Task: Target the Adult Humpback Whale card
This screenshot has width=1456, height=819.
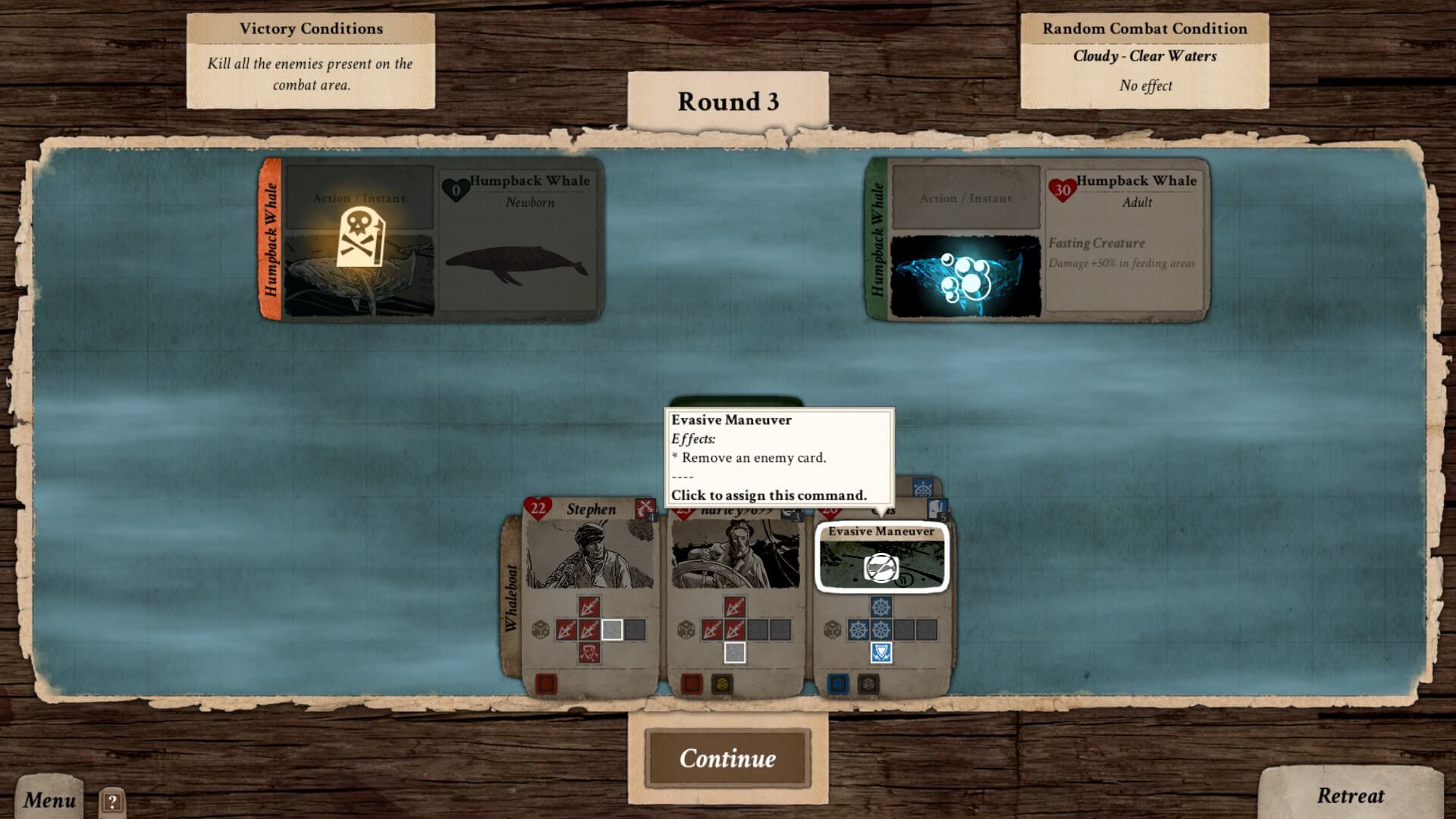Action: pyautogui.click(x=1037, y=240)
